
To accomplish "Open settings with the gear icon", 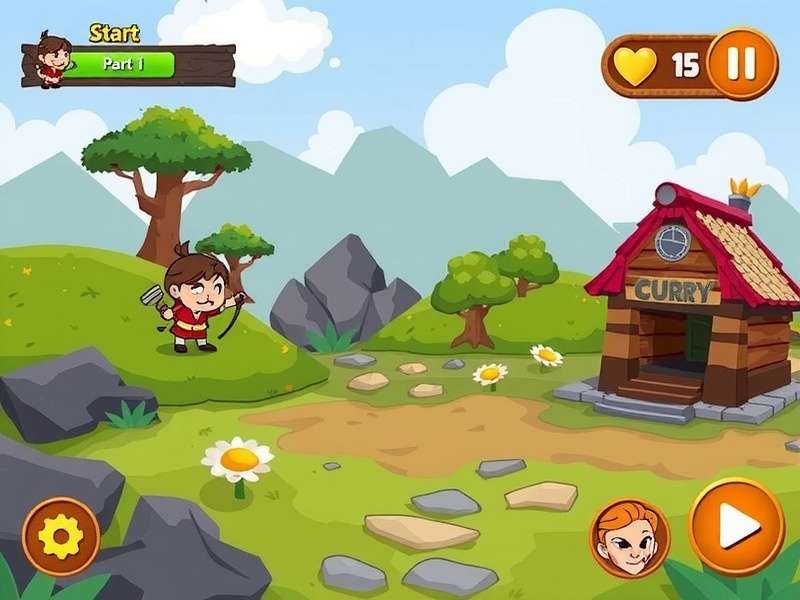I will (61, 537).
